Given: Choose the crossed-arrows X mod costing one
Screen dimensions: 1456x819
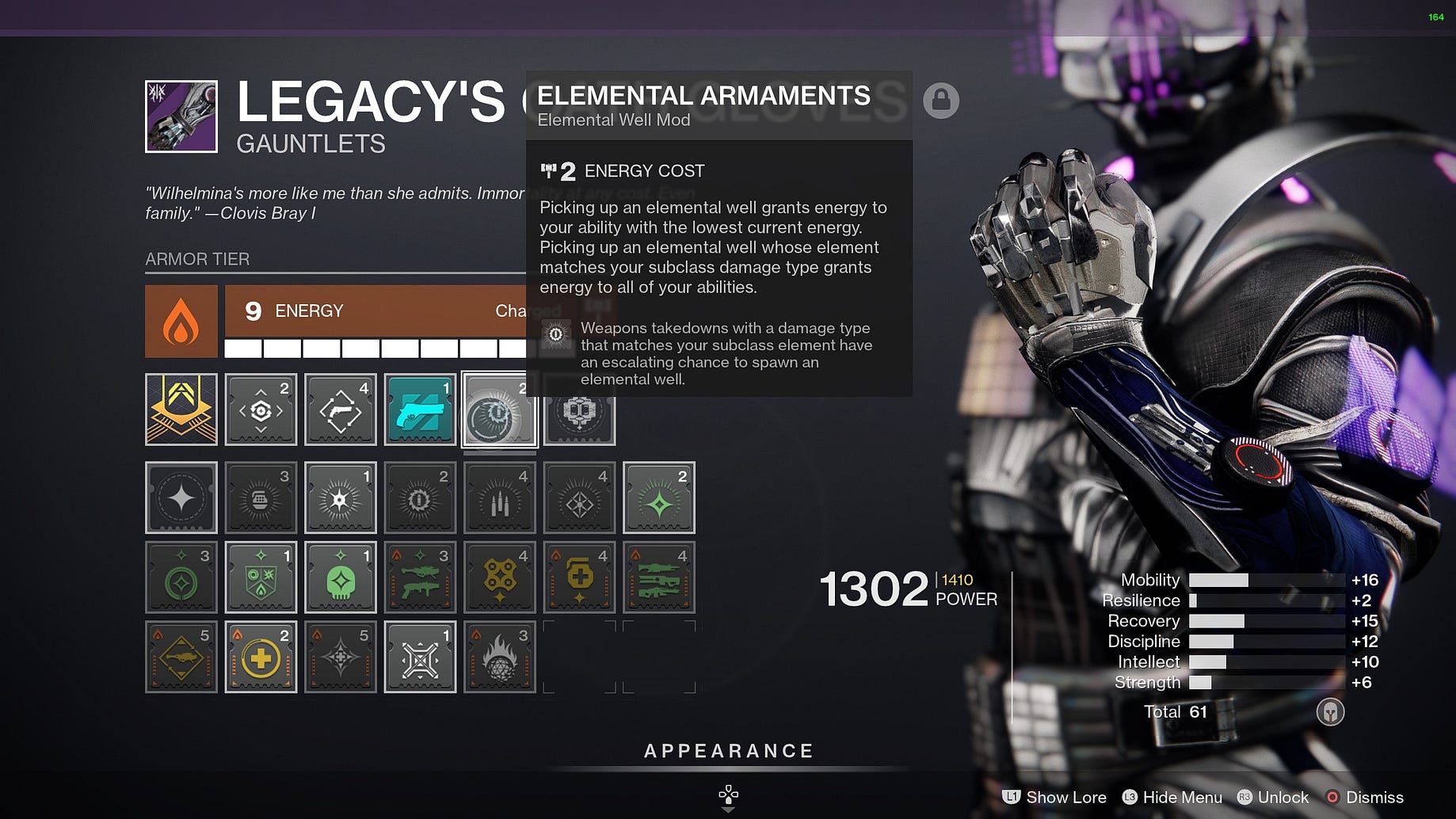Looking at the screenshot, I should [420, 657].
